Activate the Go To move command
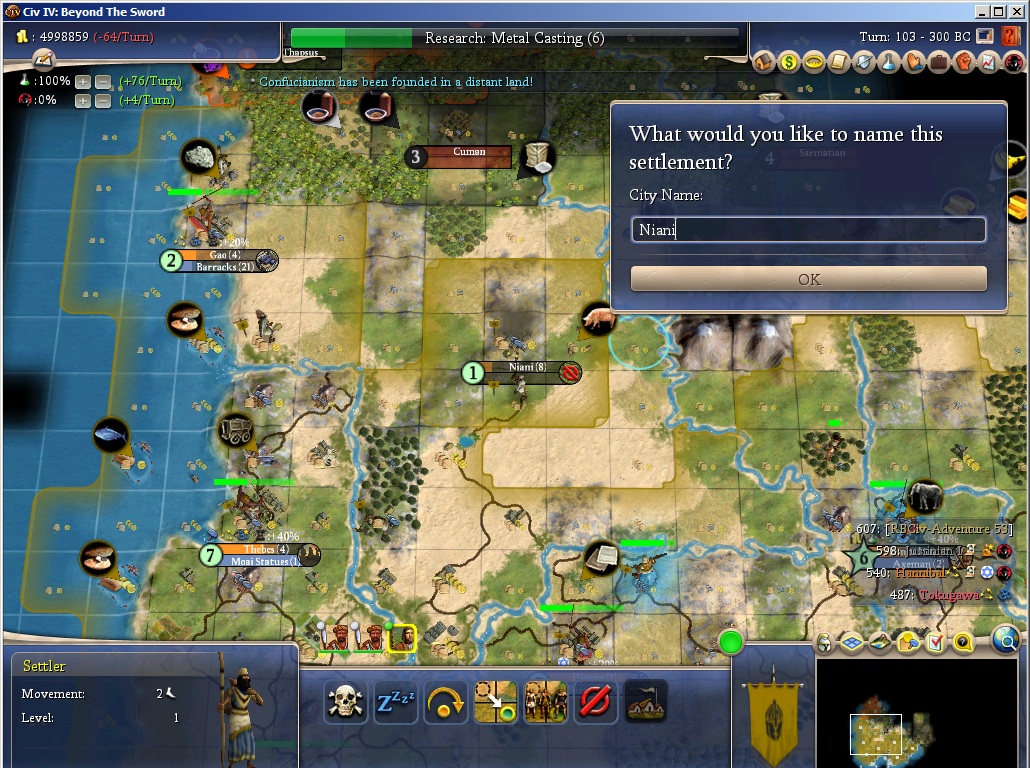Screen dimensions: 1030x768 (x=495, y=702)
